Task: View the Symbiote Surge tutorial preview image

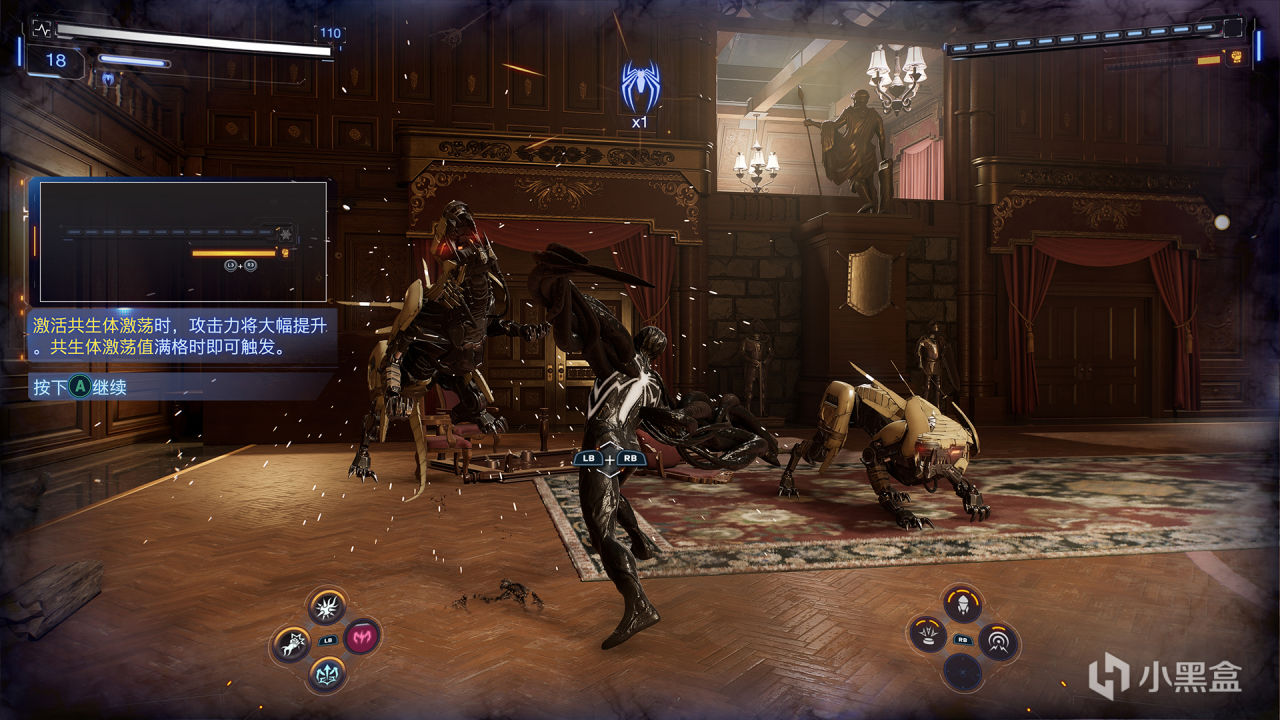Action: pos(183,241)
